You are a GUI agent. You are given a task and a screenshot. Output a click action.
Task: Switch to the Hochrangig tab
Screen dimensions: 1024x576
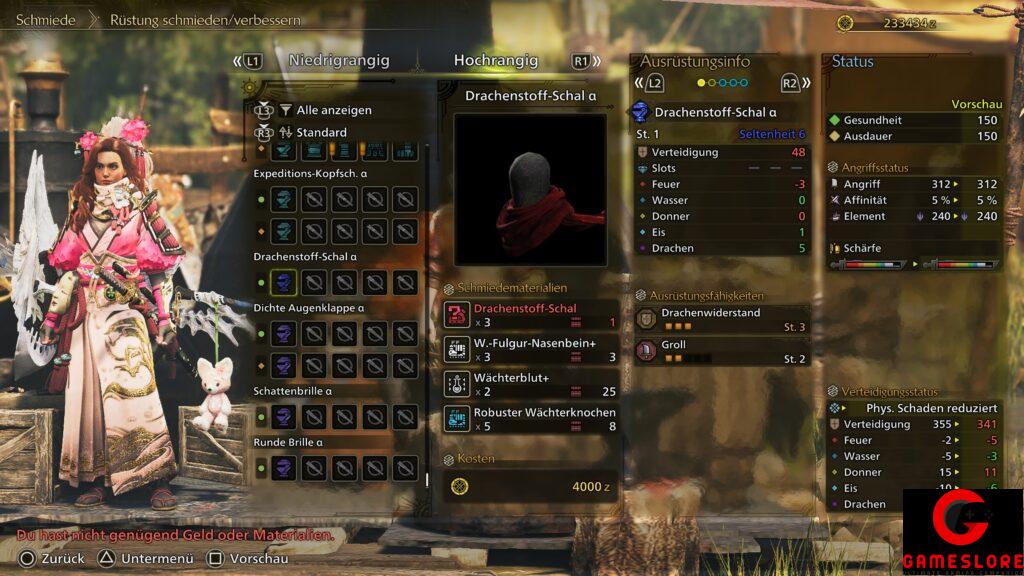495,61
